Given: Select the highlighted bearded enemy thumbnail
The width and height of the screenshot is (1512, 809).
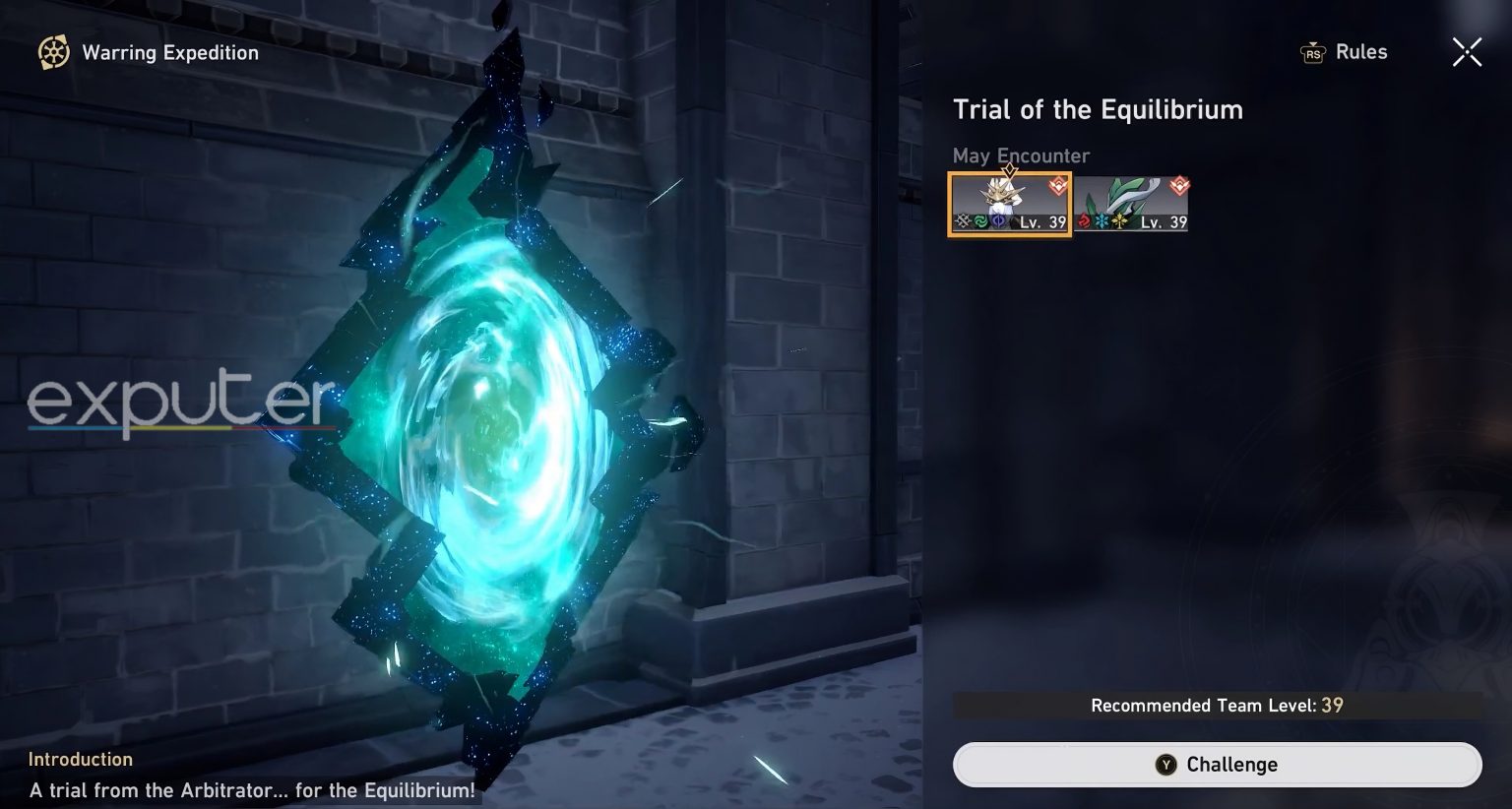Looking at the screenshot, I should pyautogui.click(x=1008, y=204).
